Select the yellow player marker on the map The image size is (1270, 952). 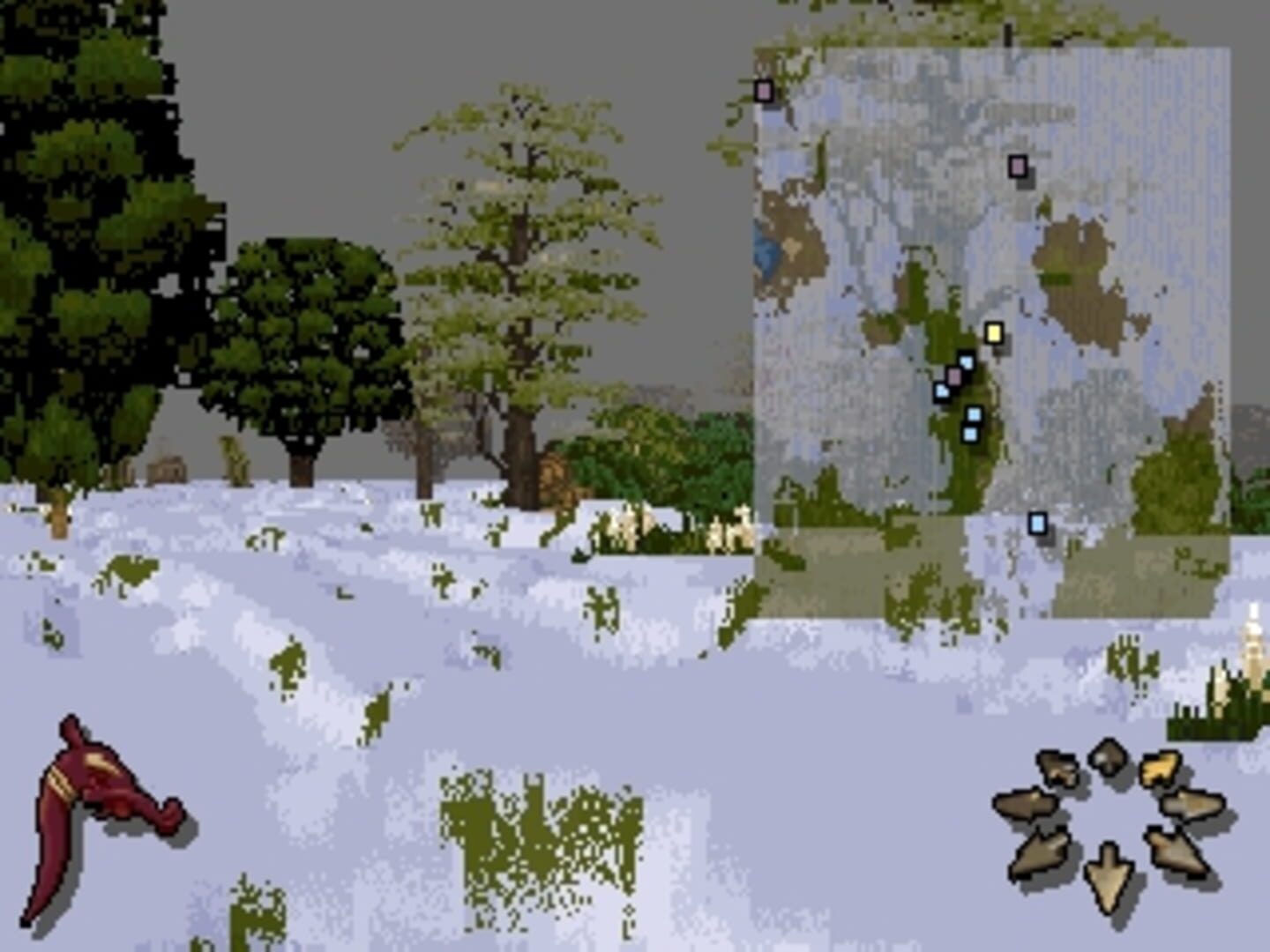coord(995,333)
